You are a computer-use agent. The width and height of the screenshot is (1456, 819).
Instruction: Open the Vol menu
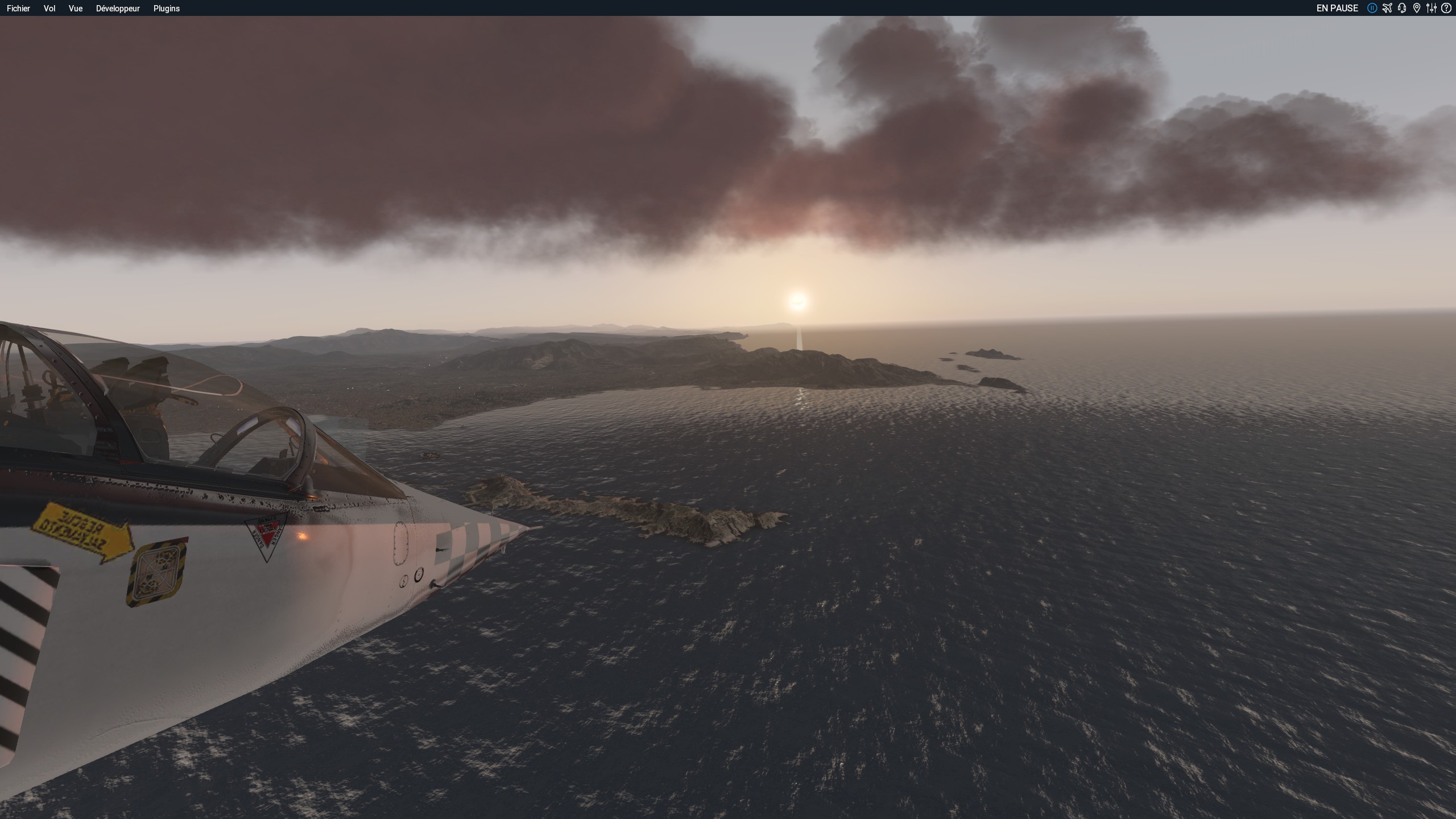click(x=49, y=9)
